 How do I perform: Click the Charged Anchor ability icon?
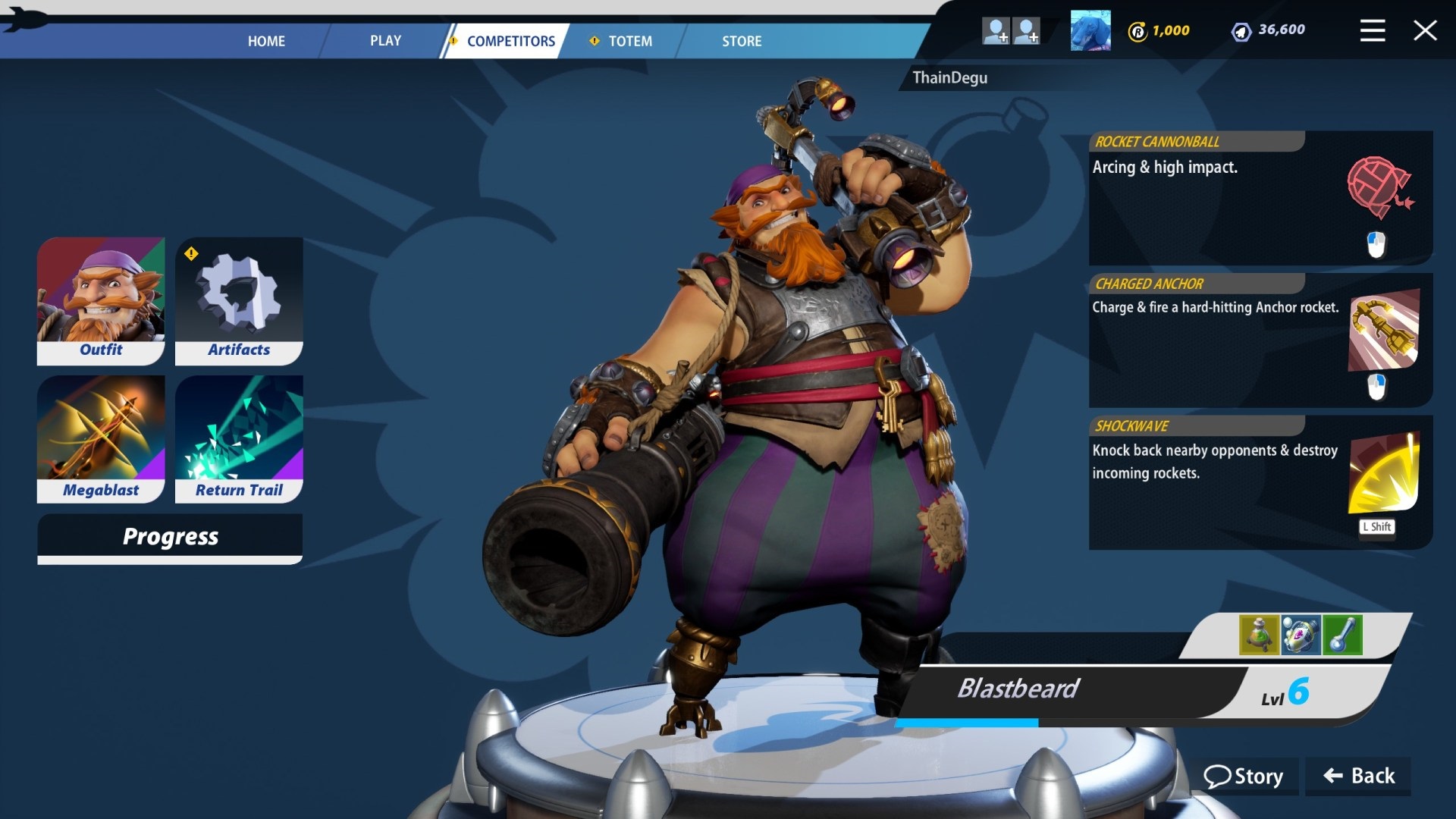(1383, 331)
